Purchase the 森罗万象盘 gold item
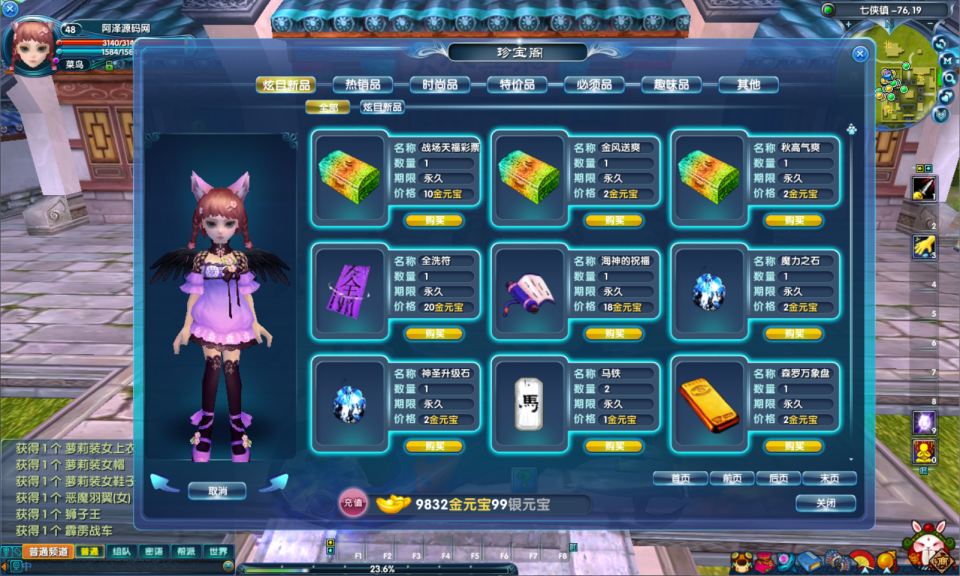The image size is (960, 576). [792, 446]
